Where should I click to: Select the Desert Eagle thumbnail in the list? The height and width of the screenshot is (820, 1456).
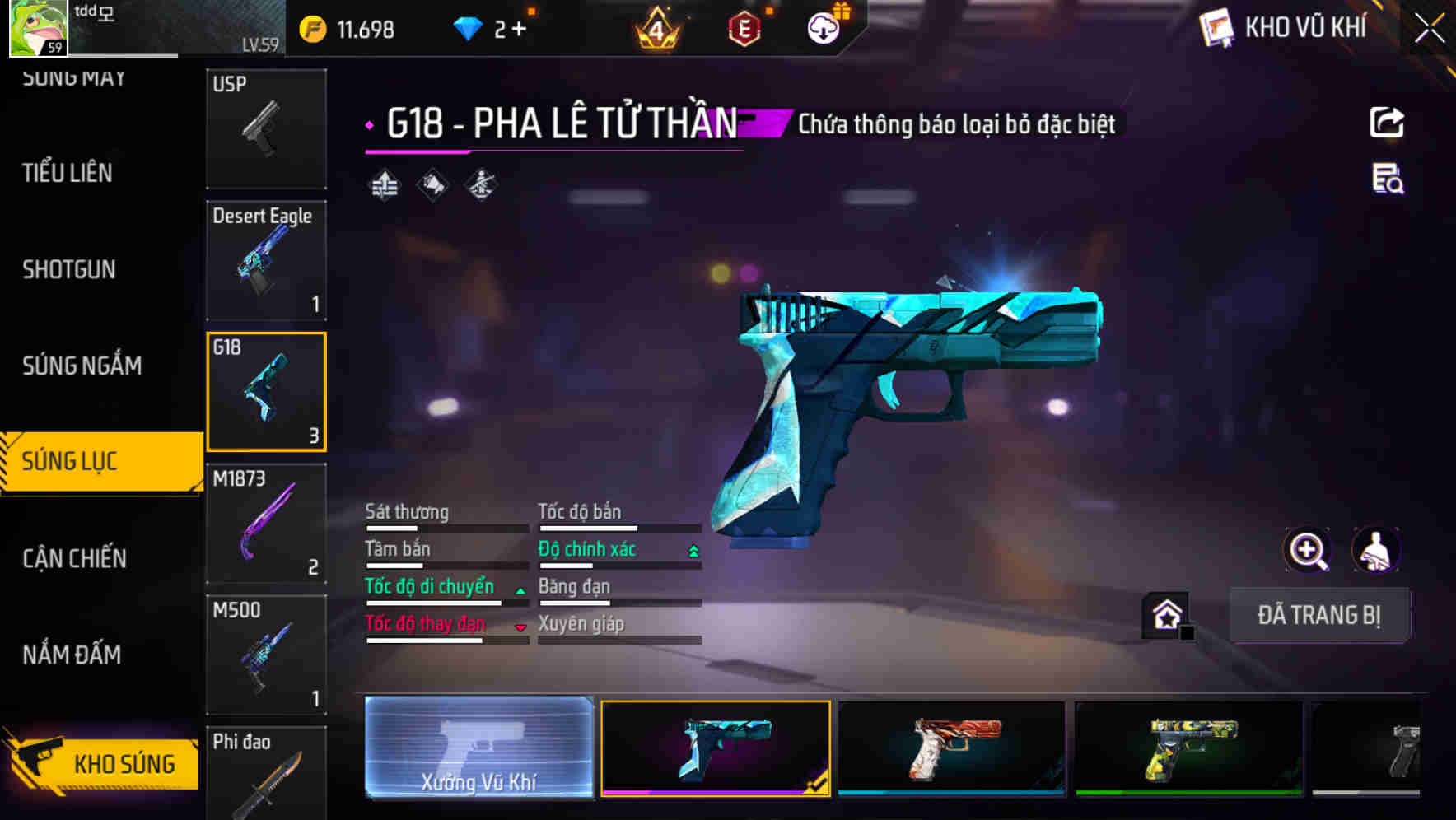pos(265,259)
